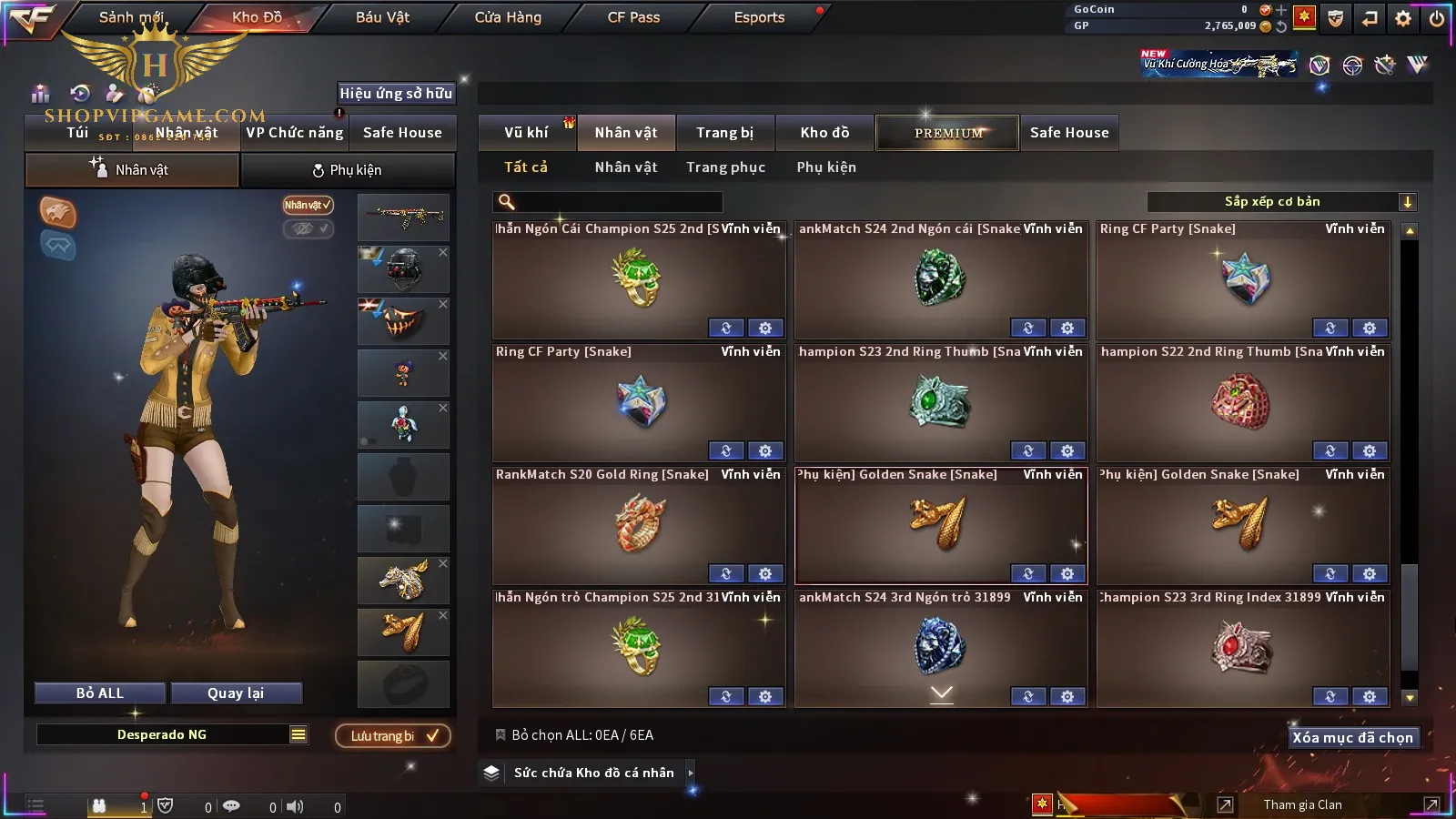
Task: Choose the Champion S22 2nd Ring Thumb
Action: (1242, 400)
